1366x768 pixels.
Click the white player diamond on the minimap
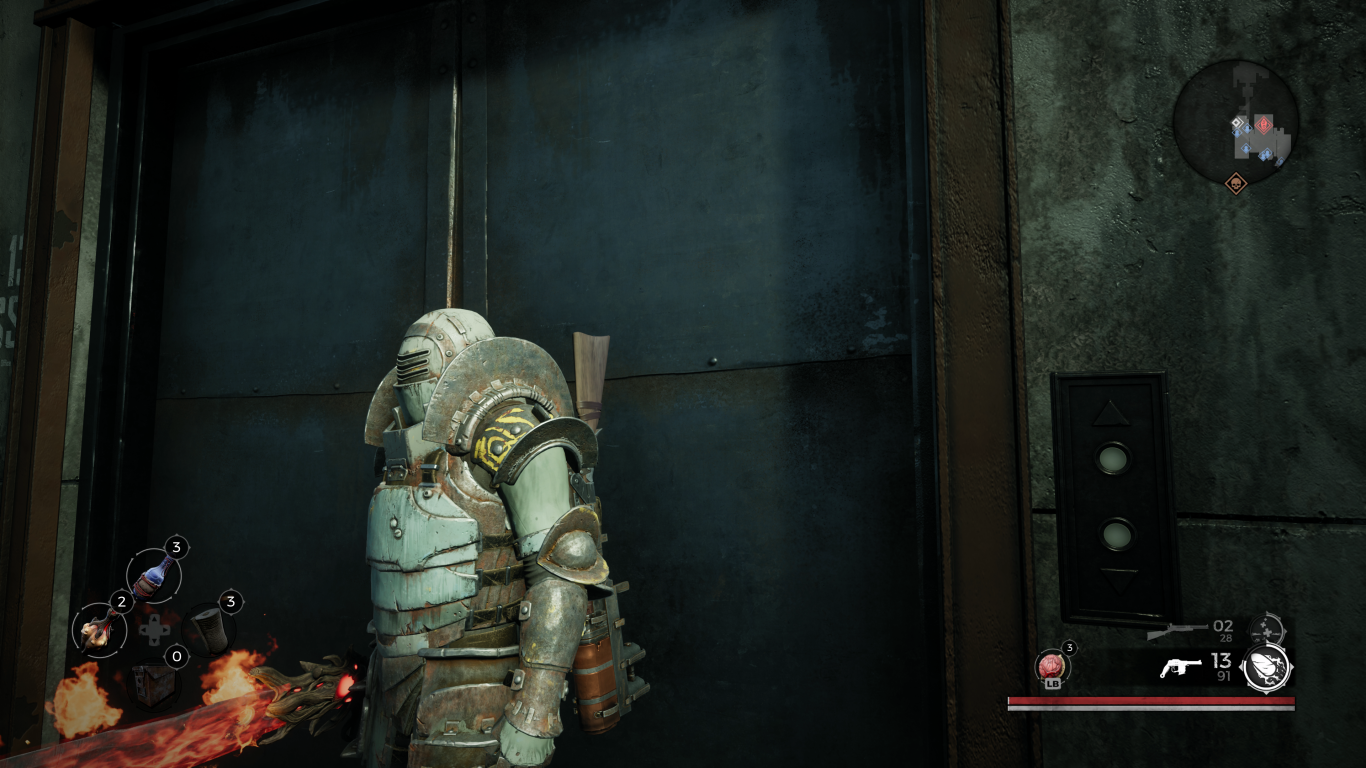point(1237,123)
